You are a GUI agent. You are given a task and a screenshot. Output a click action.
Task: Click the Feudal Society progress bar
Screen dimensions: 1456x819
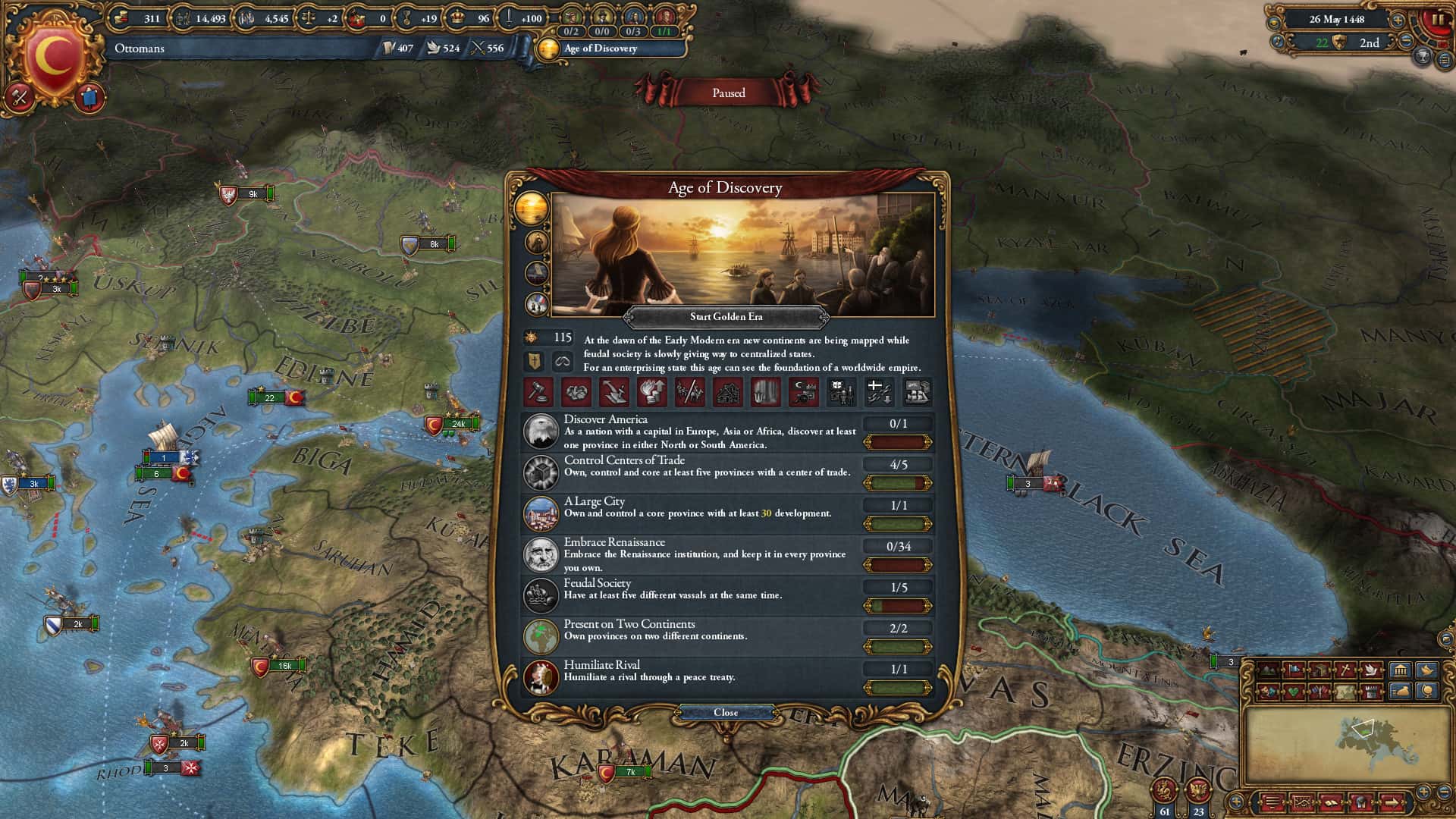(x=899, y=606)
